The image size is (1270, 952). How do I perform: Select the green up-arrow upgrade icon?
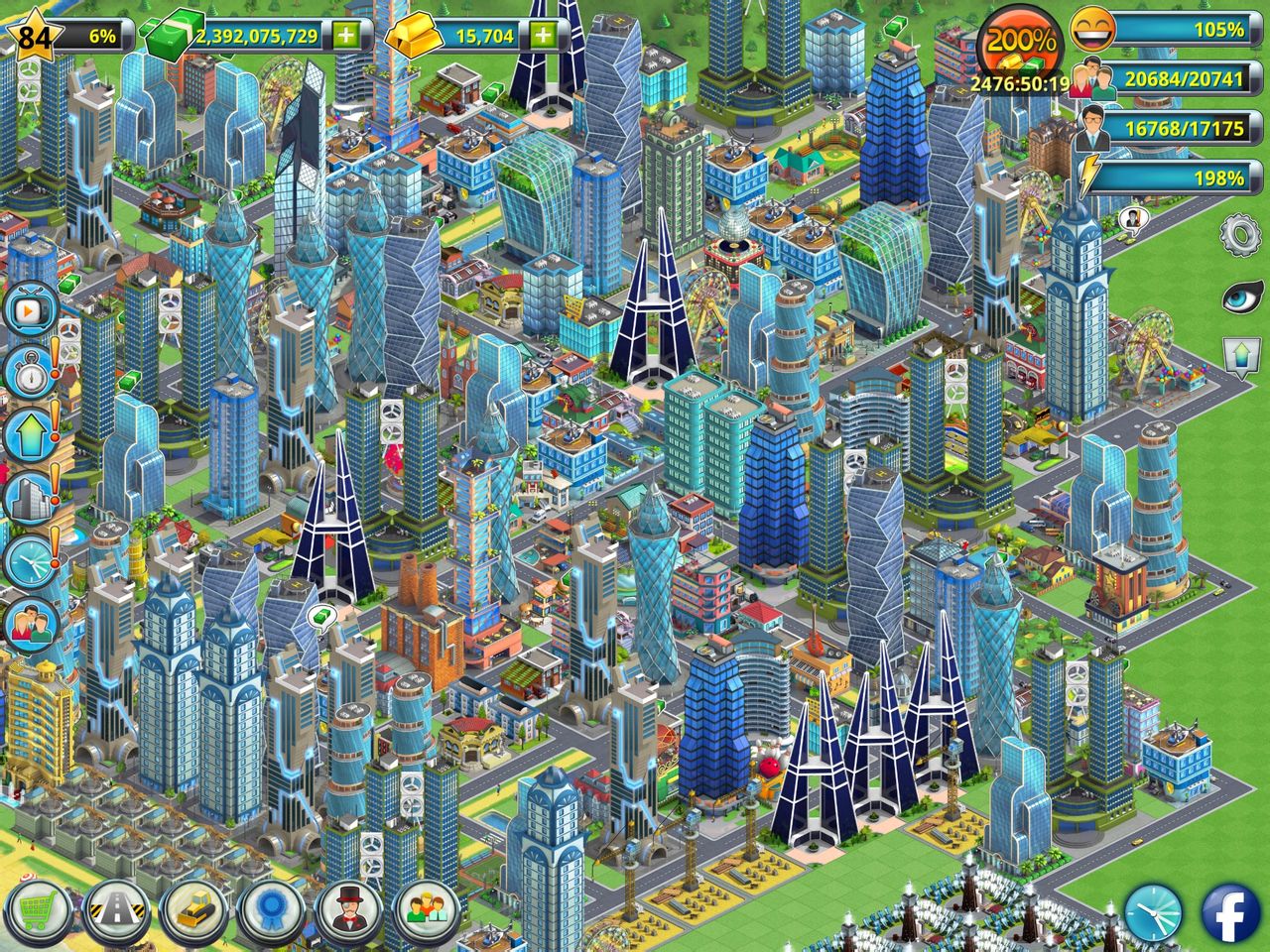point(29,435)
